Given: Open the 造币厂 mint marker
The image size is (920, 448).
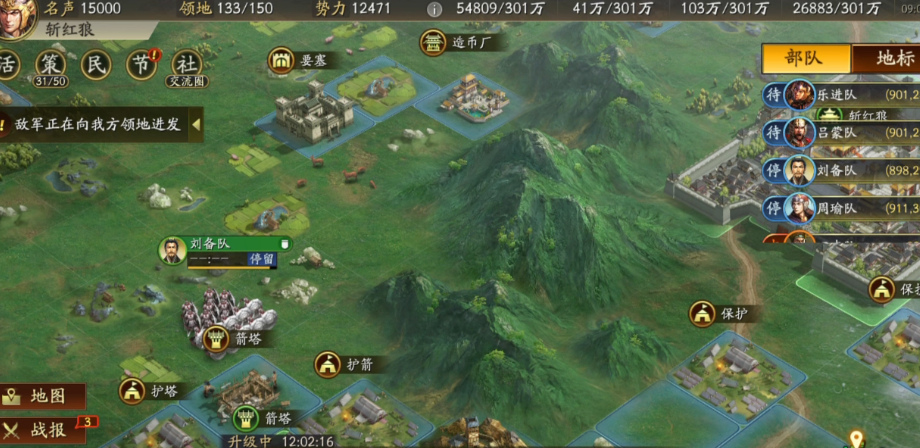Looking at the screenshot, I should click(460, 43).
